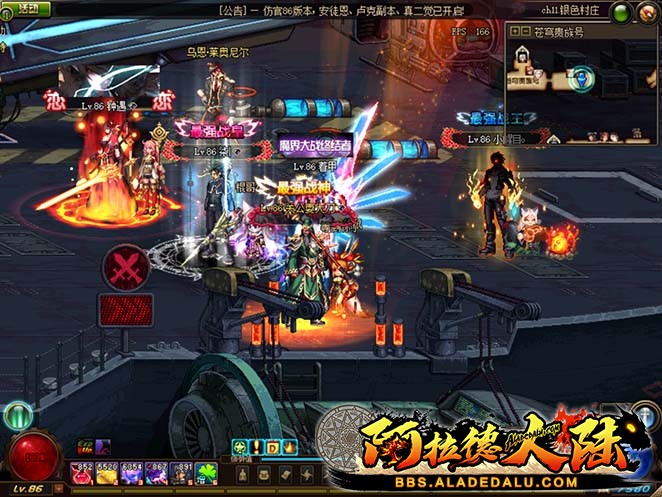Select the red crossed-swords icon
Viewport: 662px width, 497px height.
click(127, 267)
